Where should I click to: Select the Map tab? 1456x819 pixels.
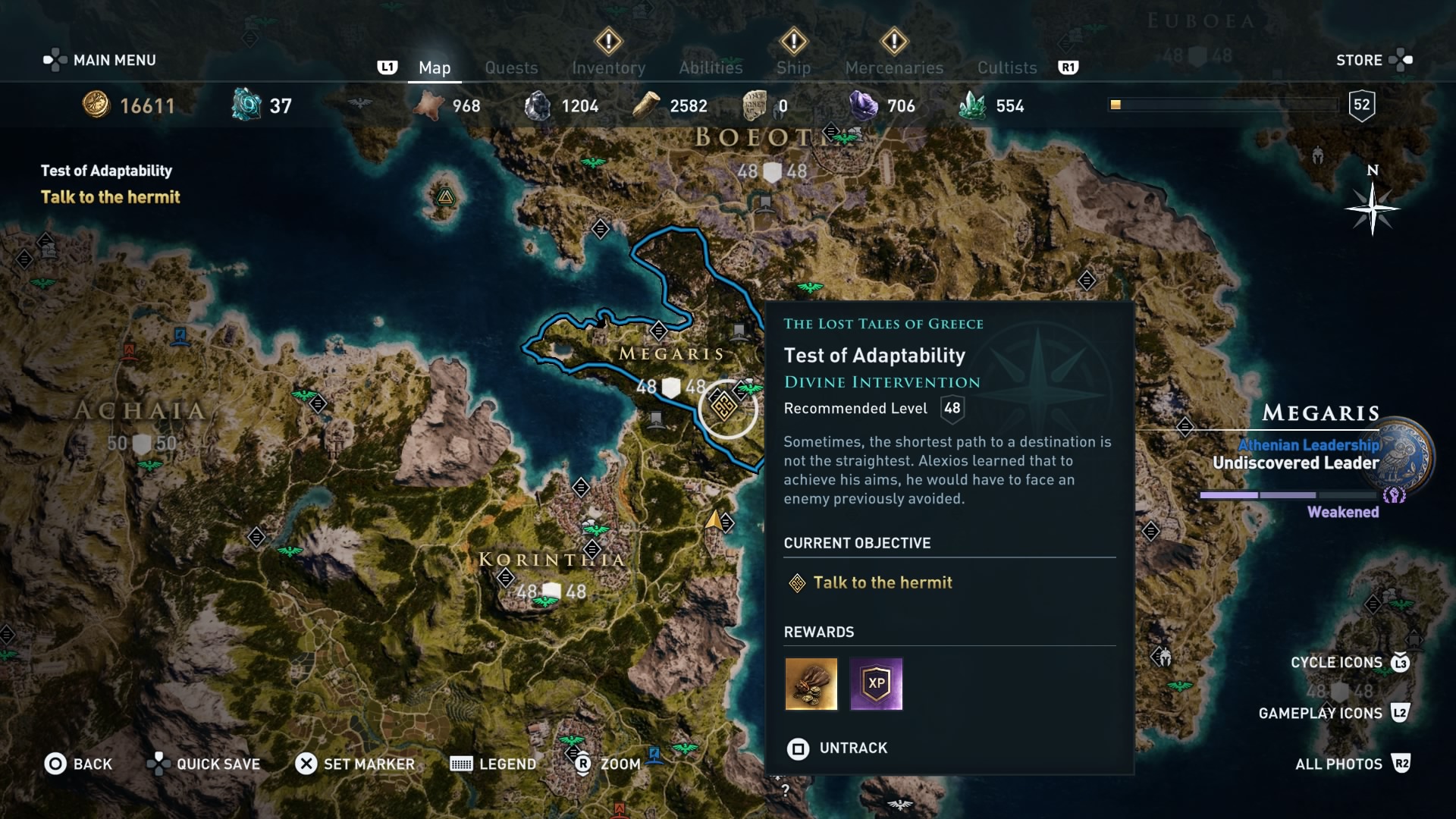435,67
